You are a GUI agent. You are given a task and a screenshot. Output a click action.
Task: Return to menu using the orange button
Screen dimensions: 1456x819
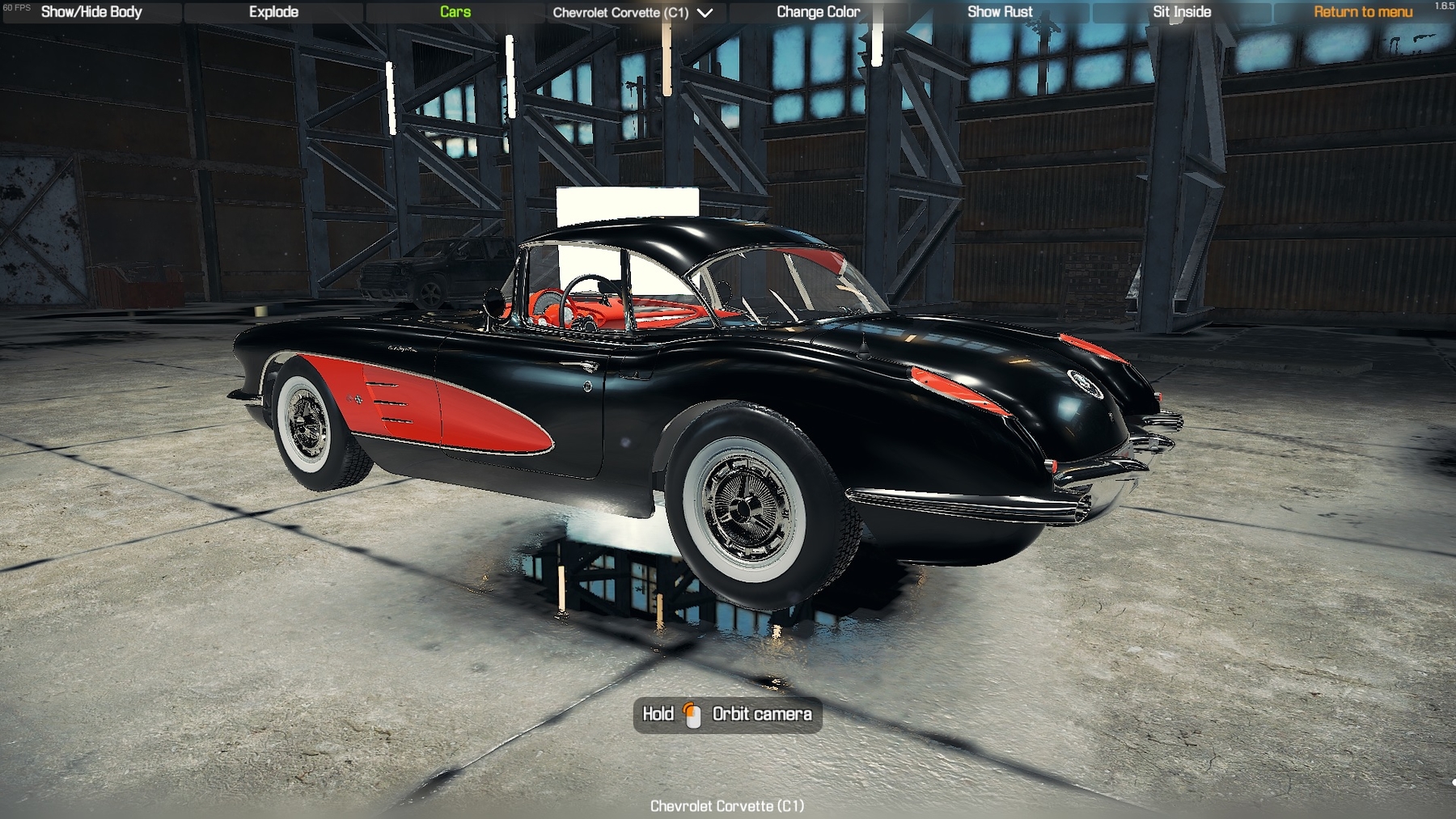click(1363, 12)
